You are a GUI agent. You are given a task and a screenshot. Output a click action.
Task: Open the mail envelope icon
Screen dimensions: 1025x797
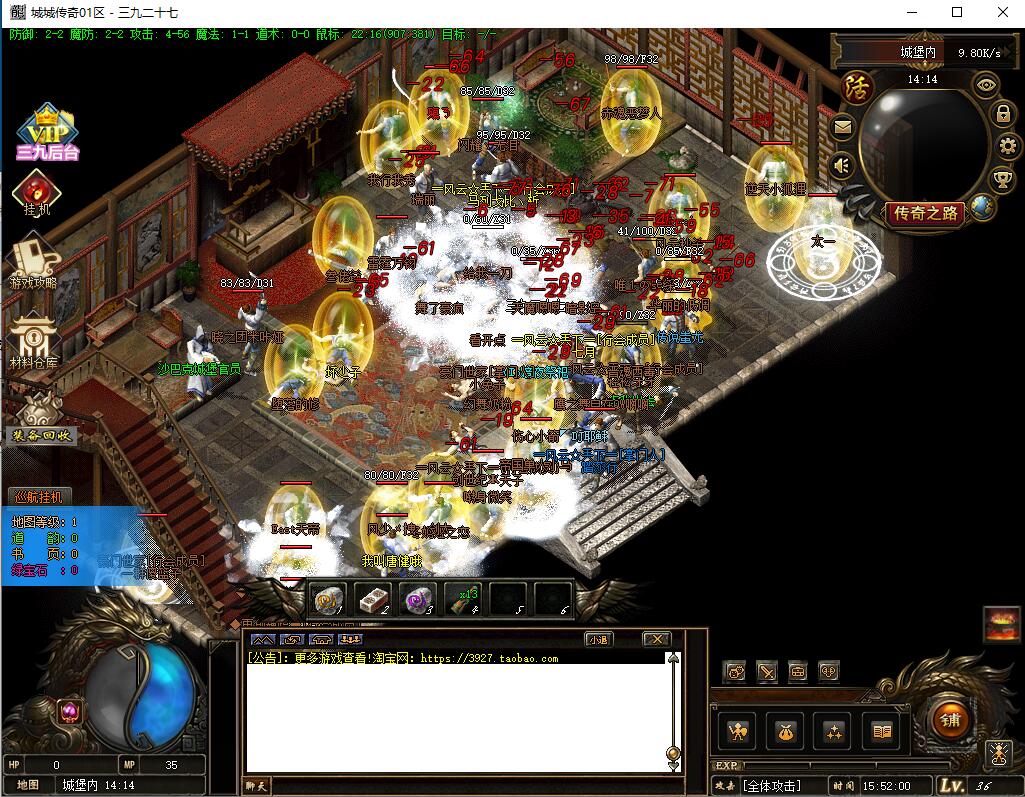point(842,127)
